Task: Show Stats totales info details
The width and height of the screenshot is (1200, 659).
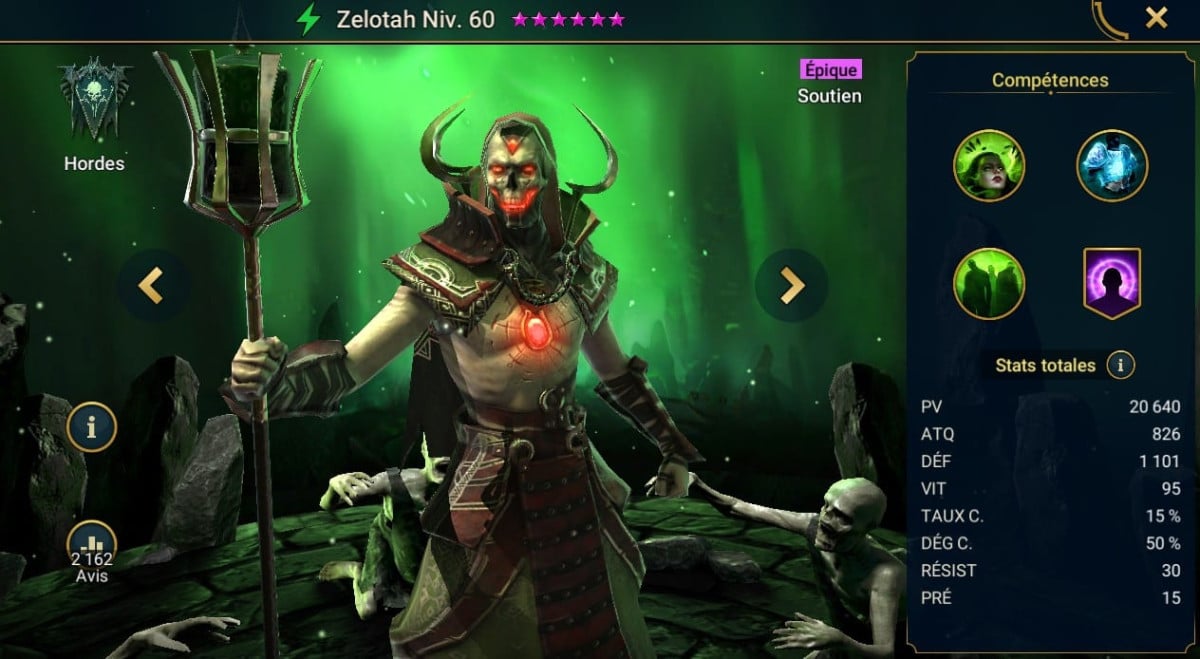Action: pyautogui.click(x=1120, y=365)
